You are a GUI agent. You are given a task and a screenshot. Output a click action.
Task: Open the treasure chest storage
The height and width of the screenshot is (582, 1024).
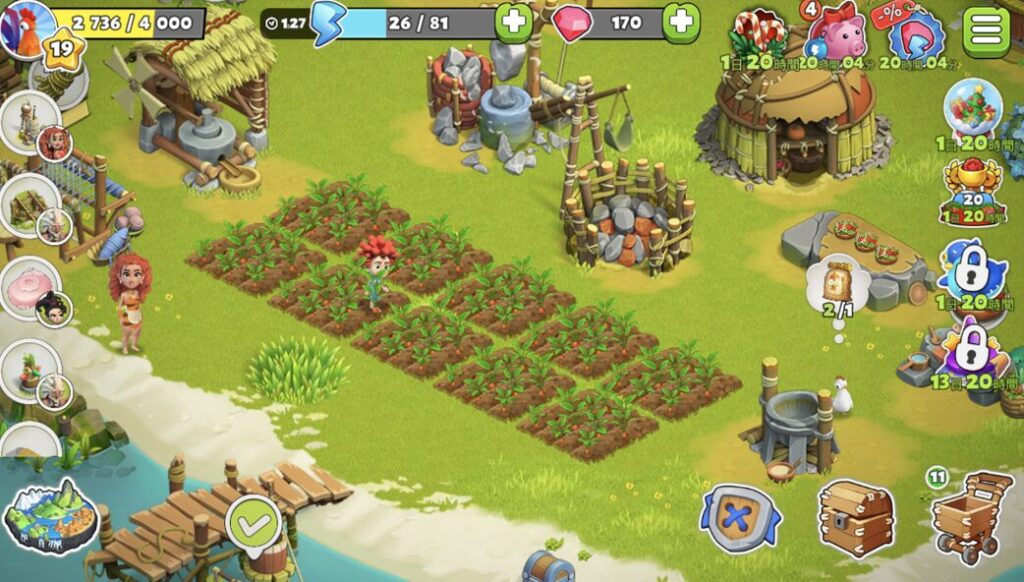click(x=855, y=517)
